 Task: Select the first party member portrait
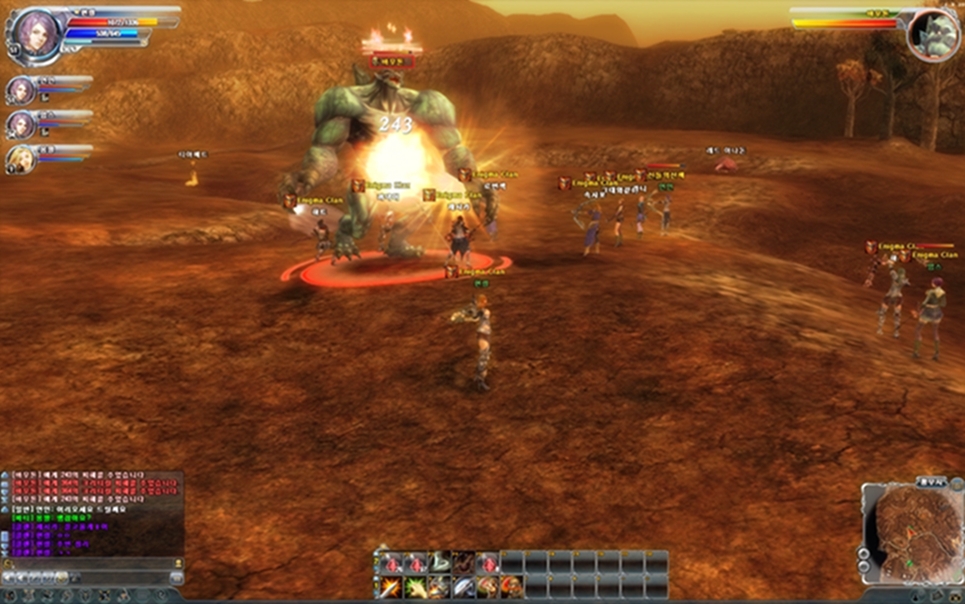pyautogui.click(x=20, y=90)
